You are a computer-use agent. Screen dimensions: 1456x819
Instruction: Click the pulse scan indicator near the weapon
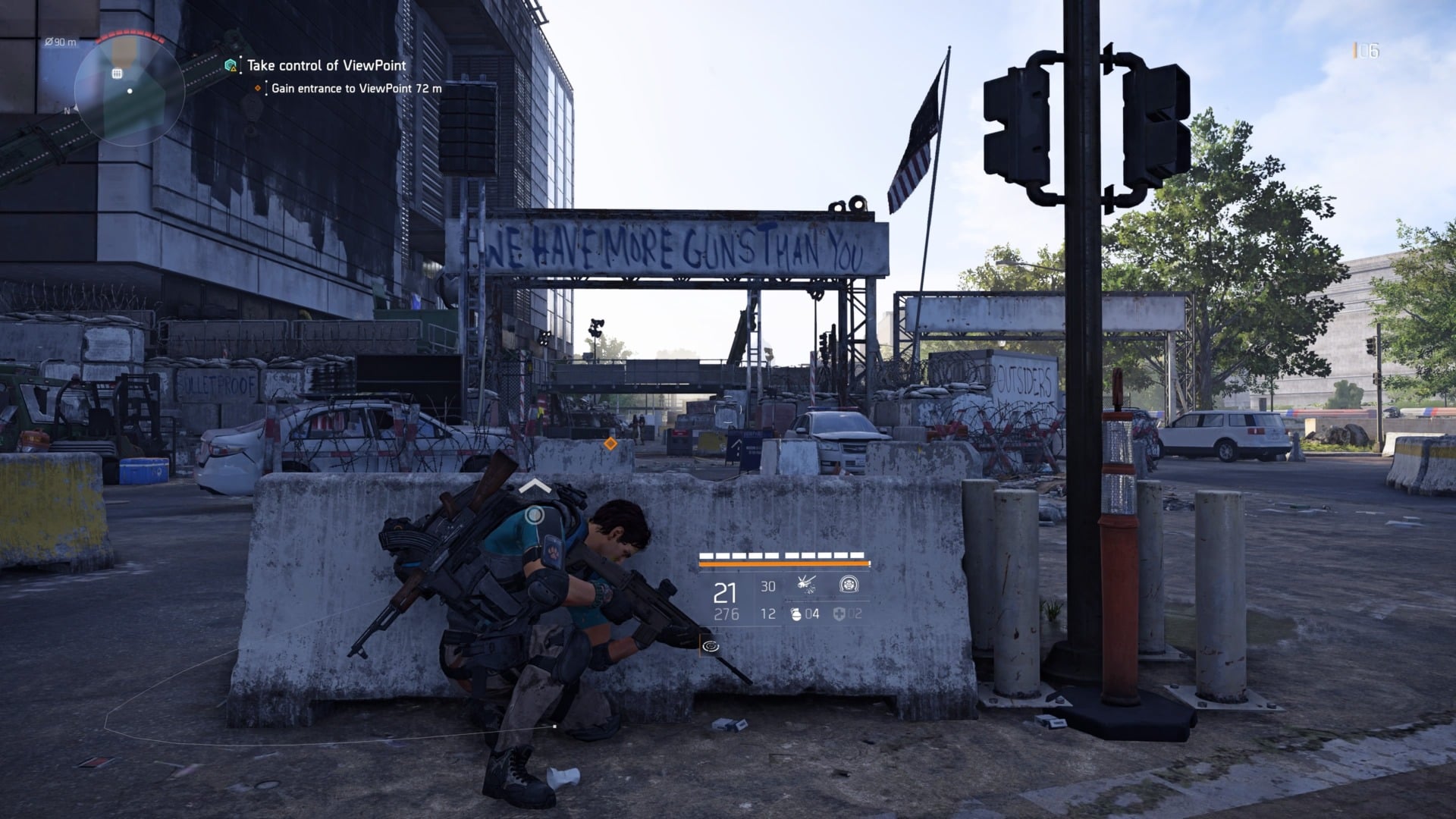pyautogui.click(x=711, y=645)
